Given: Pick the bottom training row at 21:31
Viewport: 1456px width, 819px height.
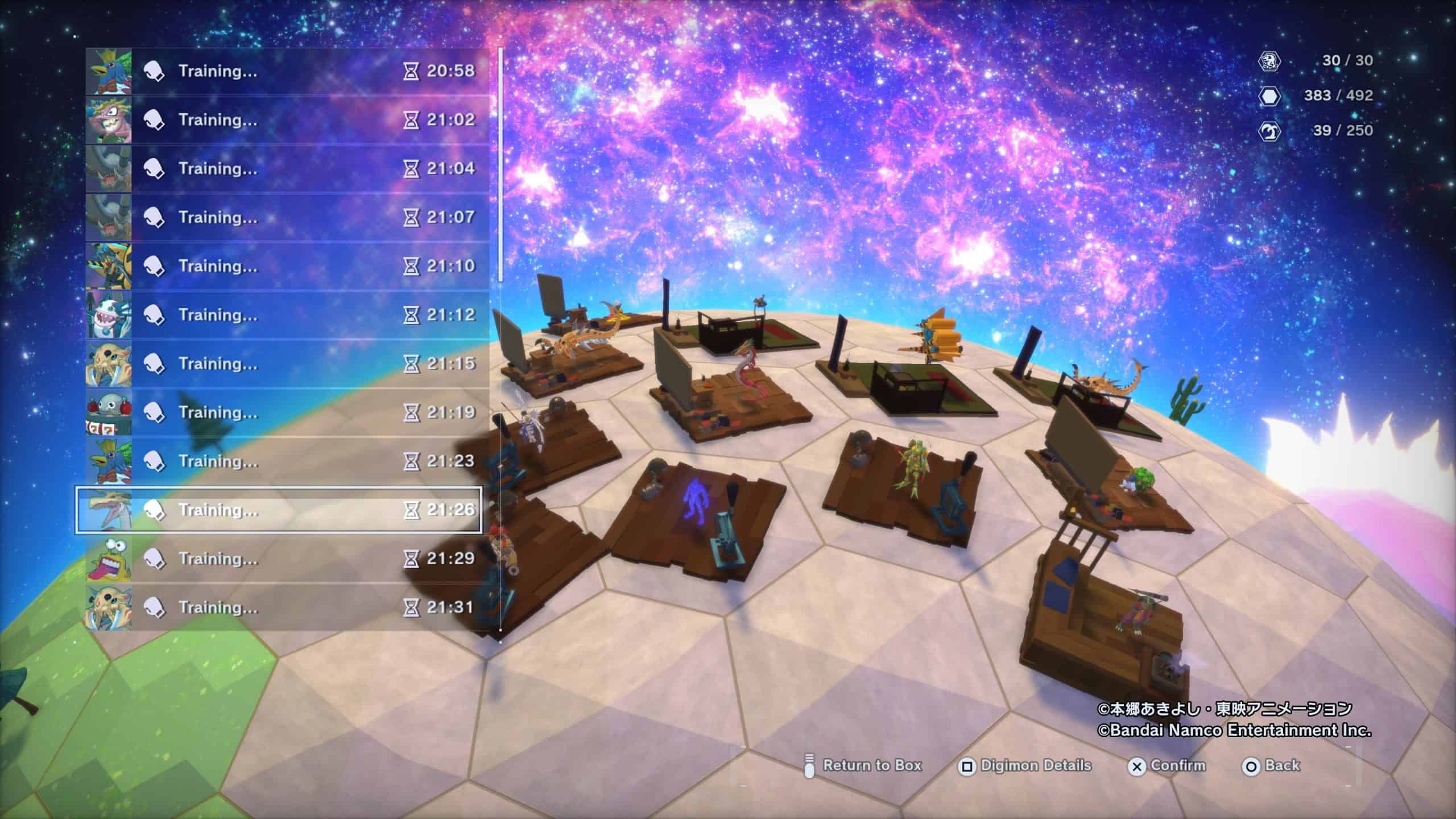Looking at the screenshot, I should [287, 607].
